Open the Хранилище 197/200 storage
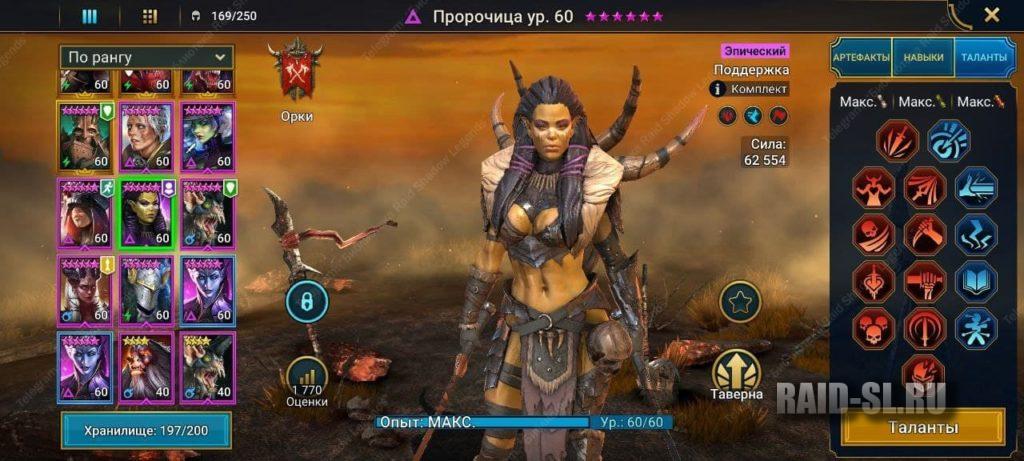Viewport: 1024px width, 461px height. coord(146,430)
